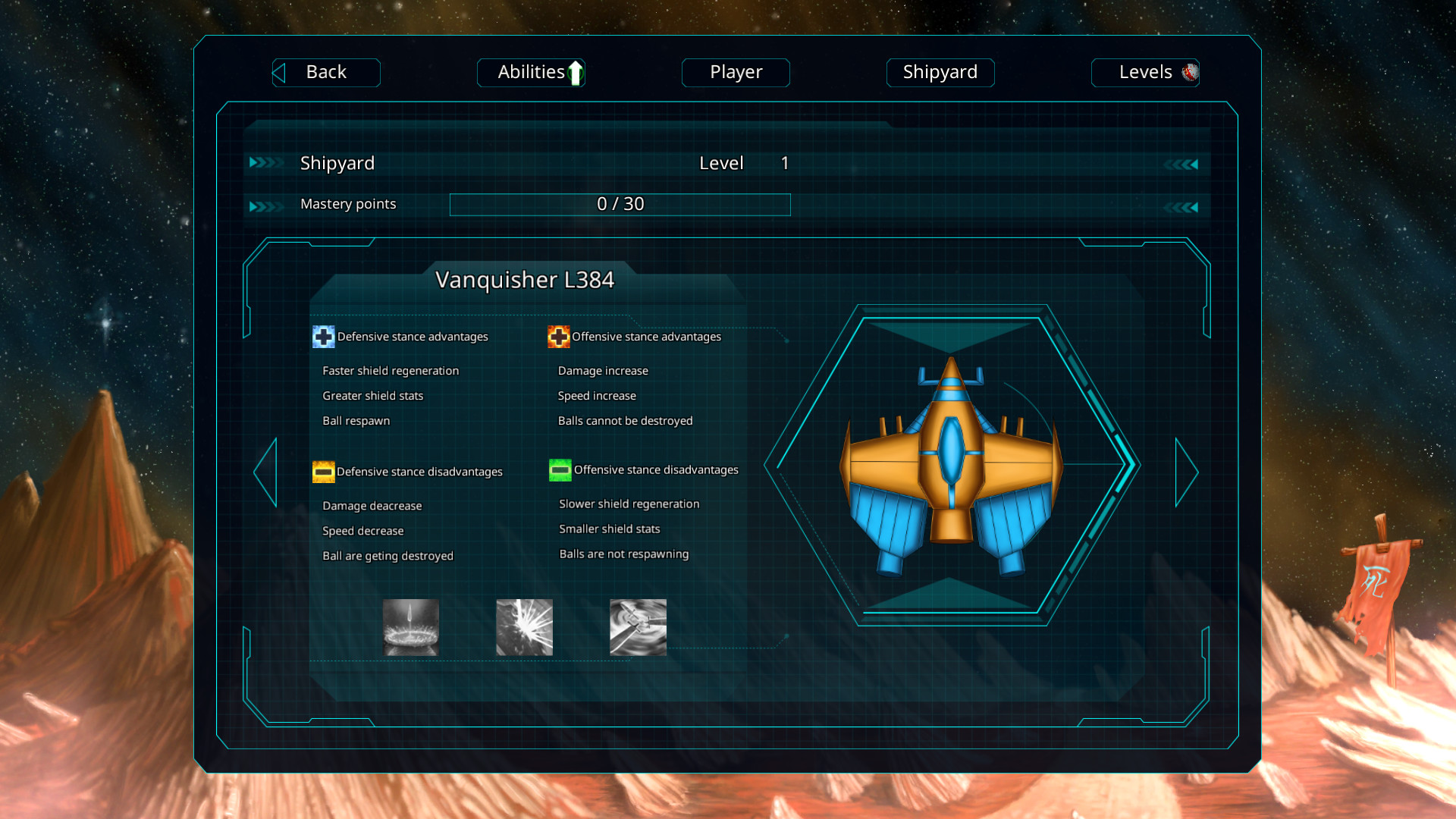Click the Mastery points progress bar
This screenshot has width=1456, height=819.
pyautogui.click(x=620, y=204)
